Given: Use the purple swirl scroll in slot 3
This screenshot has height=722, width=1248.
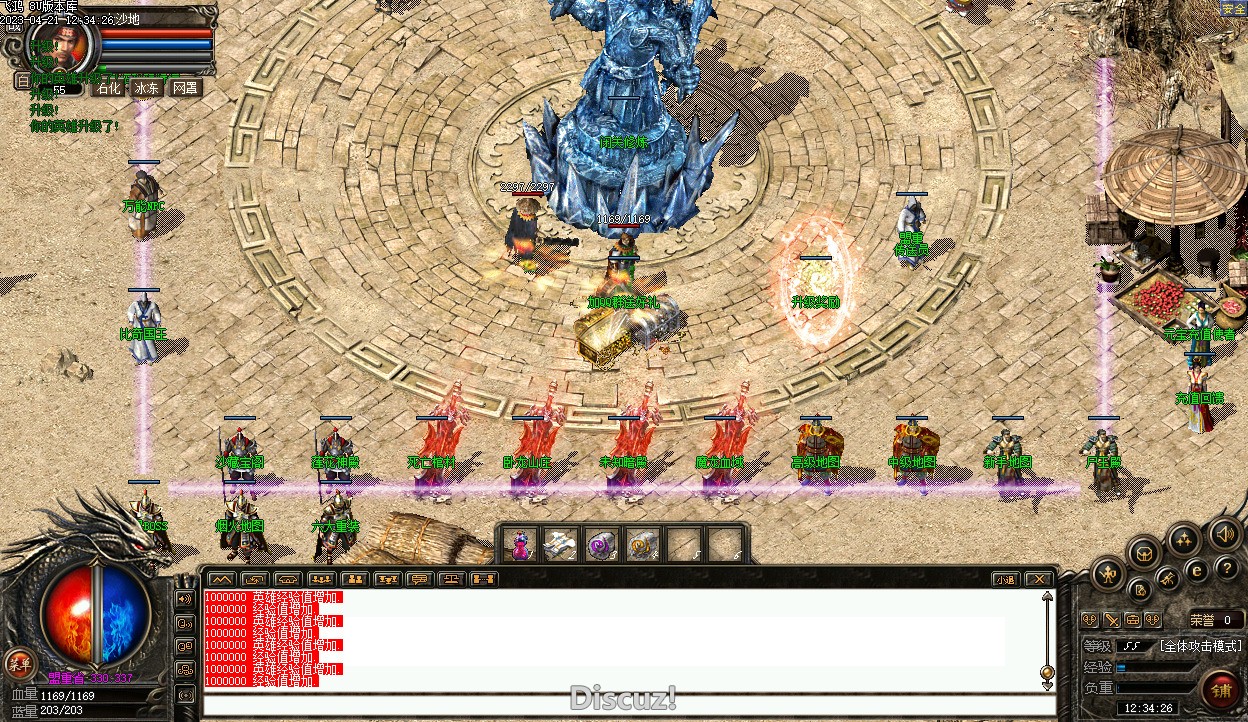Looking at the screenshot, I should tap(601, 545).
